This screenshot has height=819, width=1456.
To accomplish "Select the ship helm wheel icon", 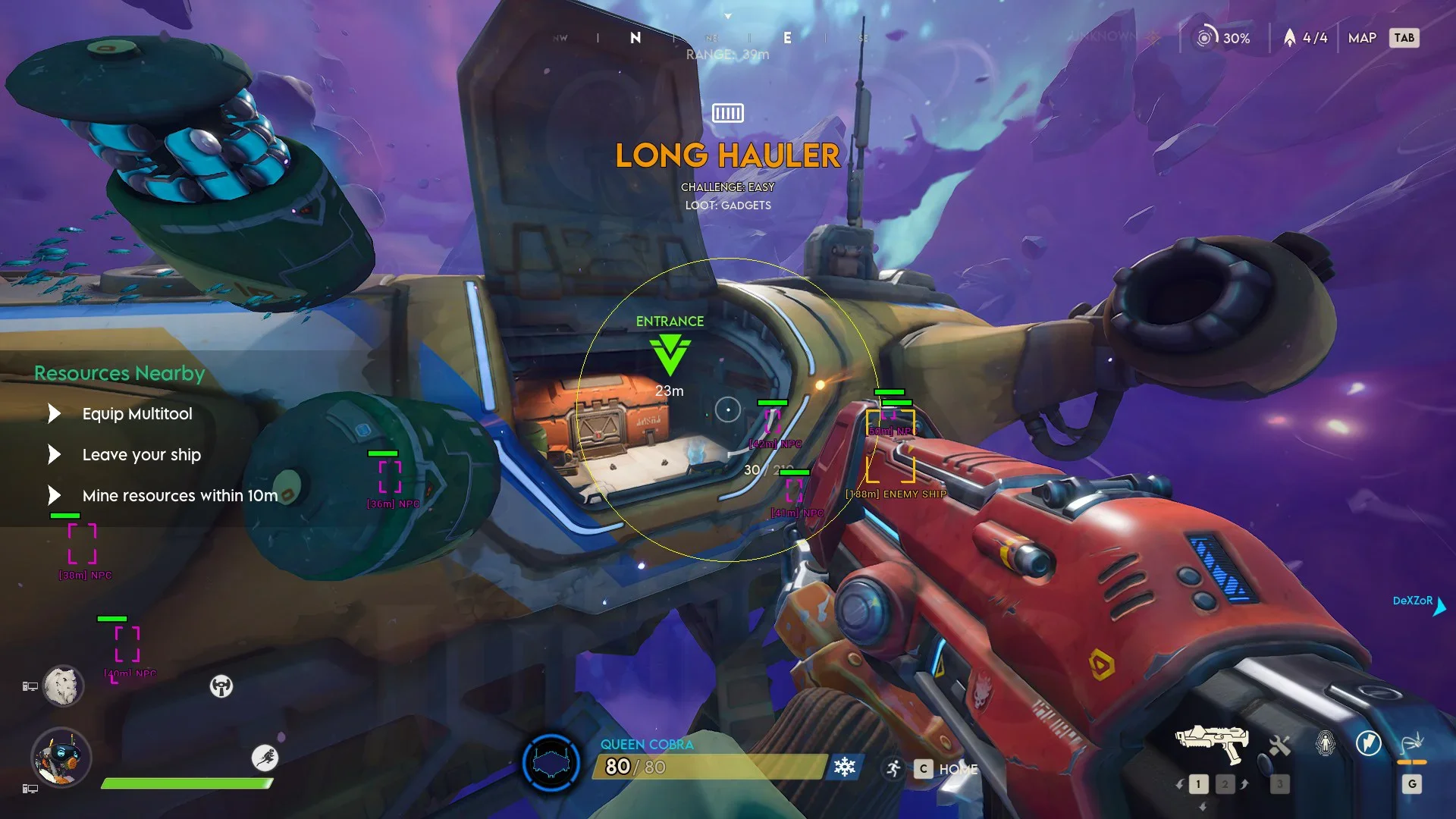I will 221,686.
